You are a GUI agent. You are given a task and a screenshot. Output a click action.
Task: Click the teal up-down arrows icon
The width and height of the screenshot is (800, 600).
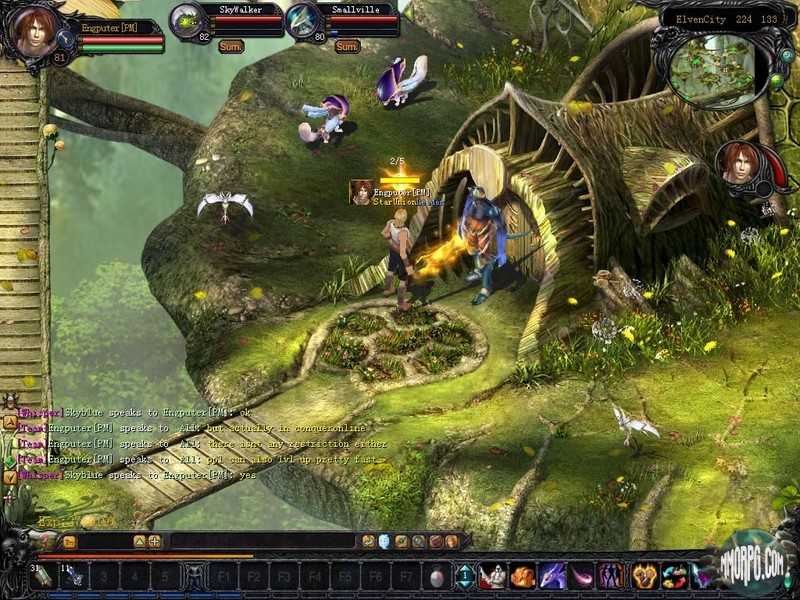[x=465, y=577]
